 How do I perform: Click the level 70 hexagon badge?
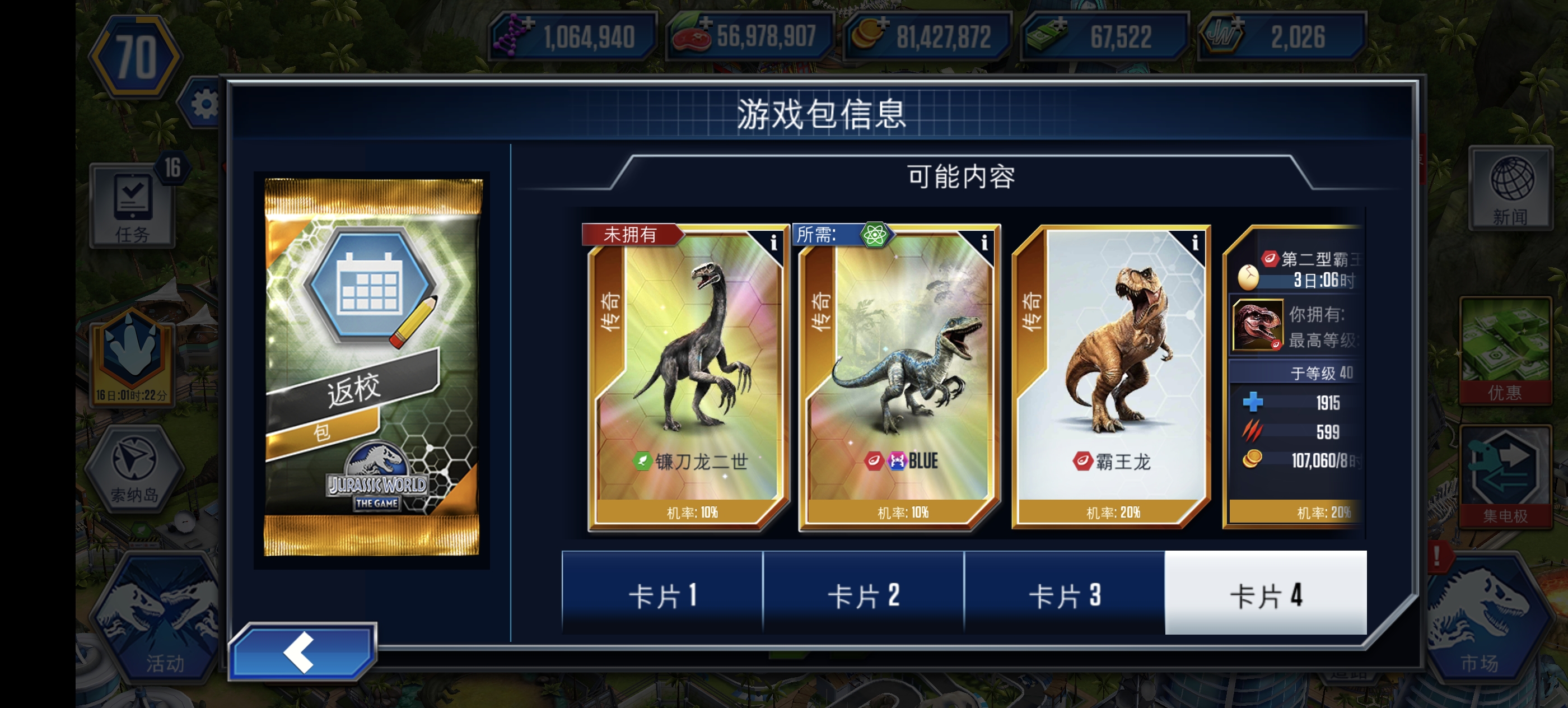click(137, 55)
